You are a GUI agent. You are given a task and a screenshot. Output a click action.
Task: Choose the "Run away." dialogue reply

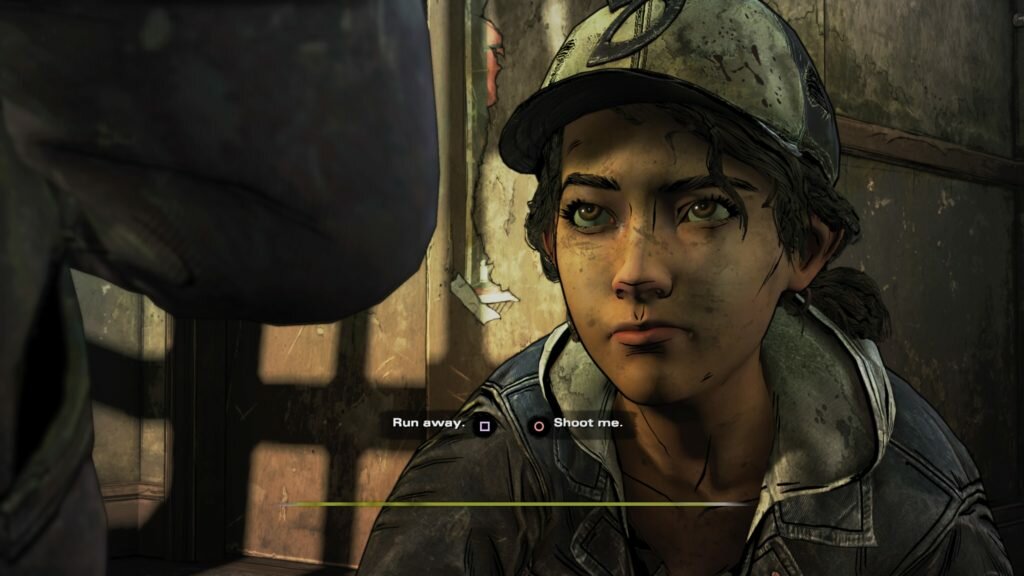[x=430, y=423]
